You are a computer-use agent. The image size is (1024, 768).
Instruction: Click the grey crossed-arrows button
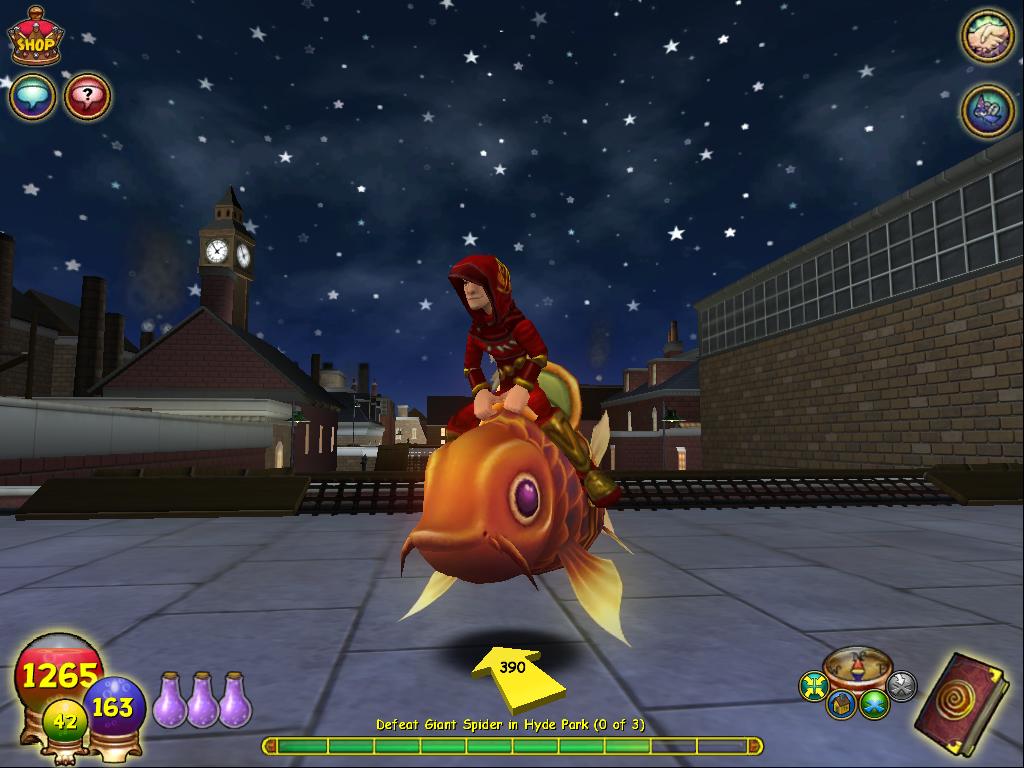pos(901,685)
